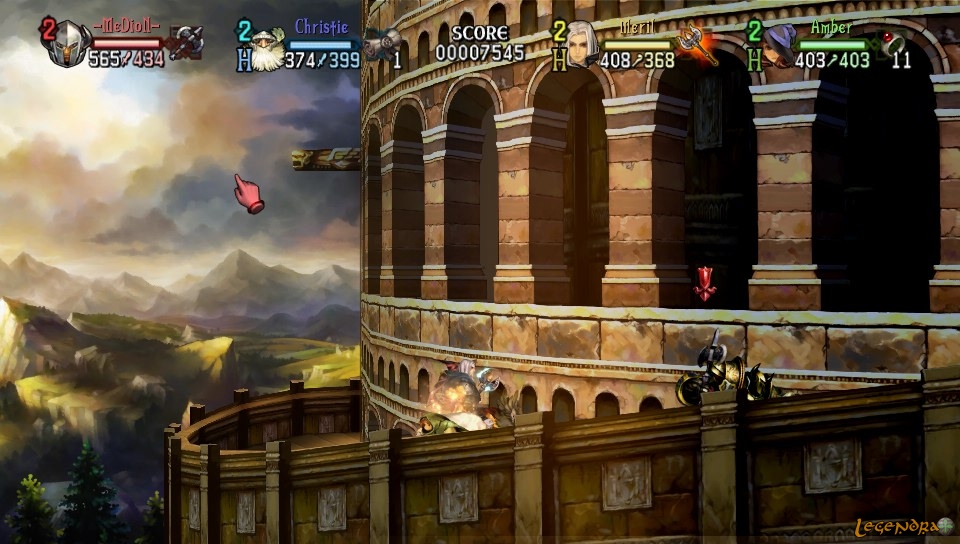
Task: Select the first player's crossed-axes weapon icon
Action: point(186,43)
